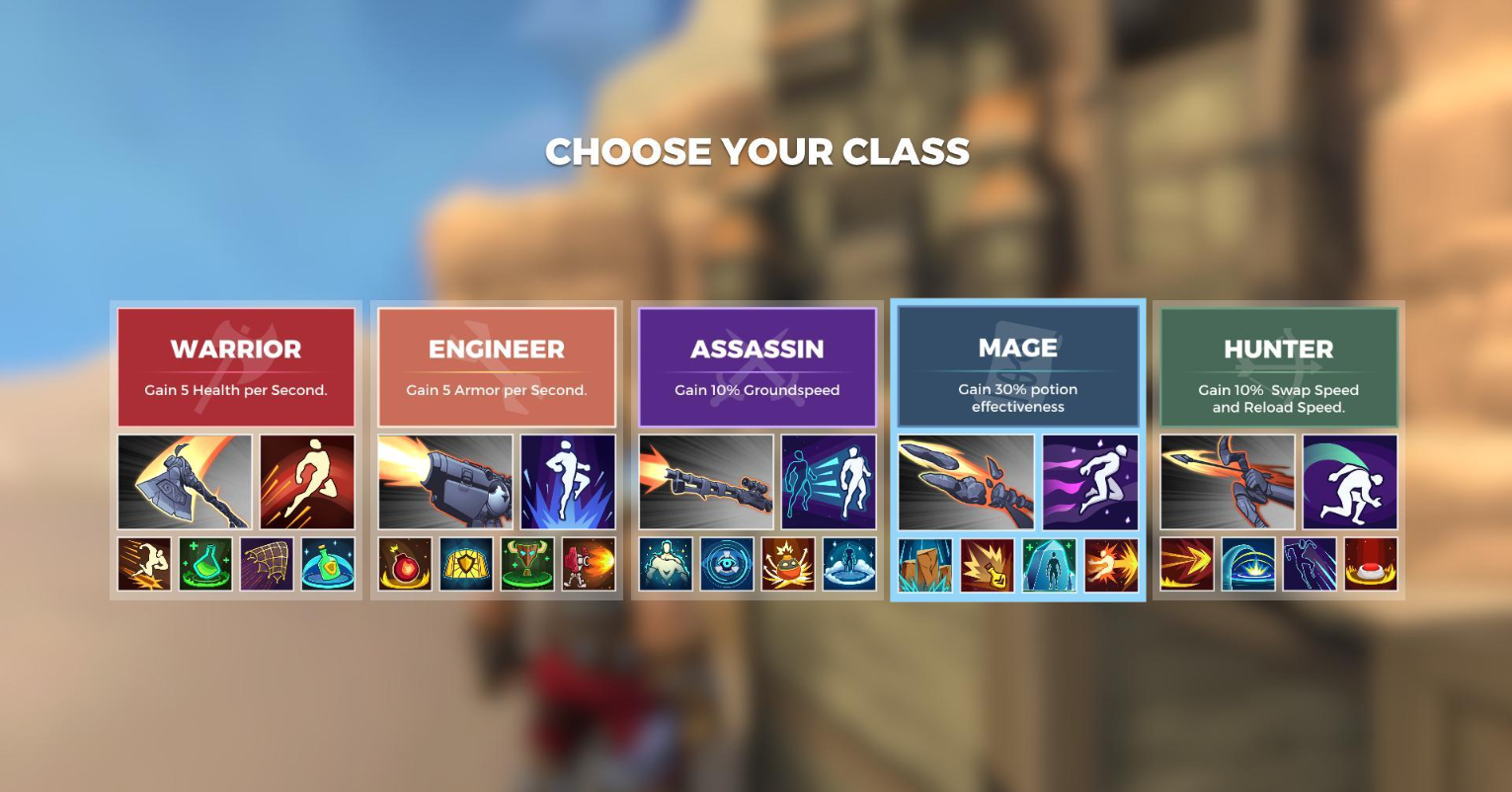Select the Engineer's horned healing totem icon
The height and width of the screenshot is (792, 1512).
click(527, 564)
